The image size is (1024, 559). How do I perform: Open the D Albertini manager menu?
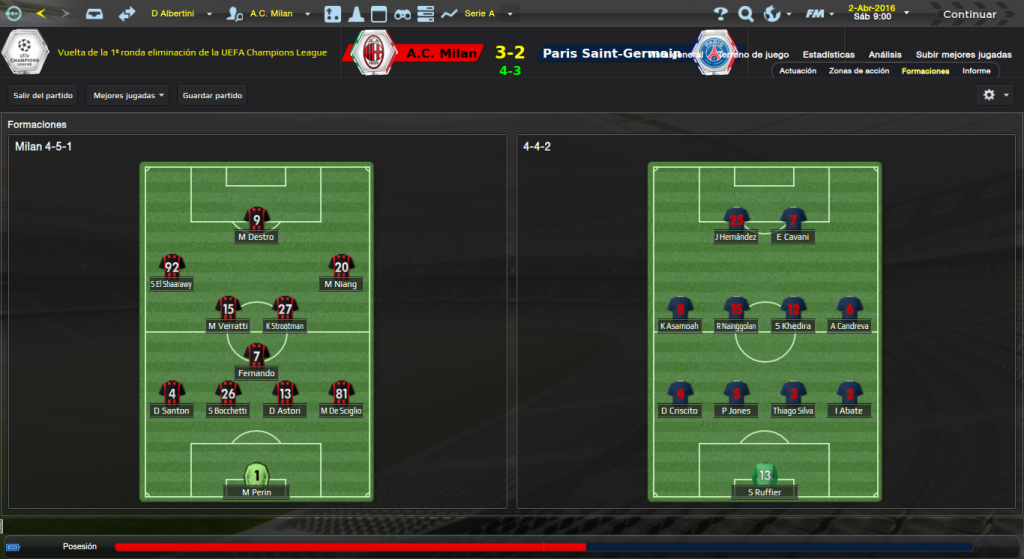(x=178, y=14)
